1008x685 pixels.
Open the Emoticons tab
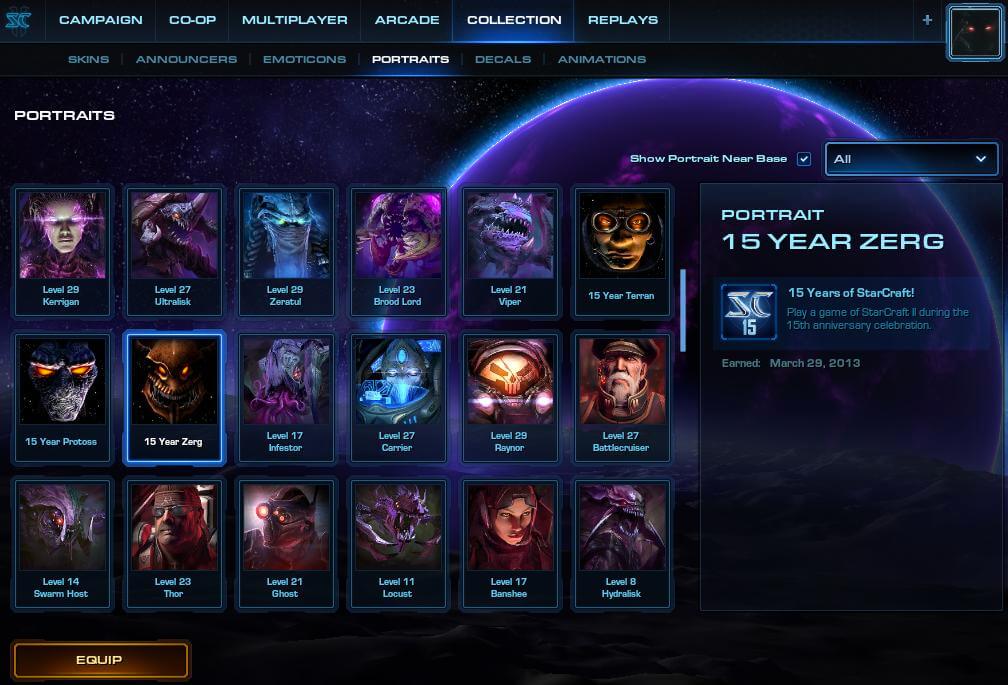304,59
